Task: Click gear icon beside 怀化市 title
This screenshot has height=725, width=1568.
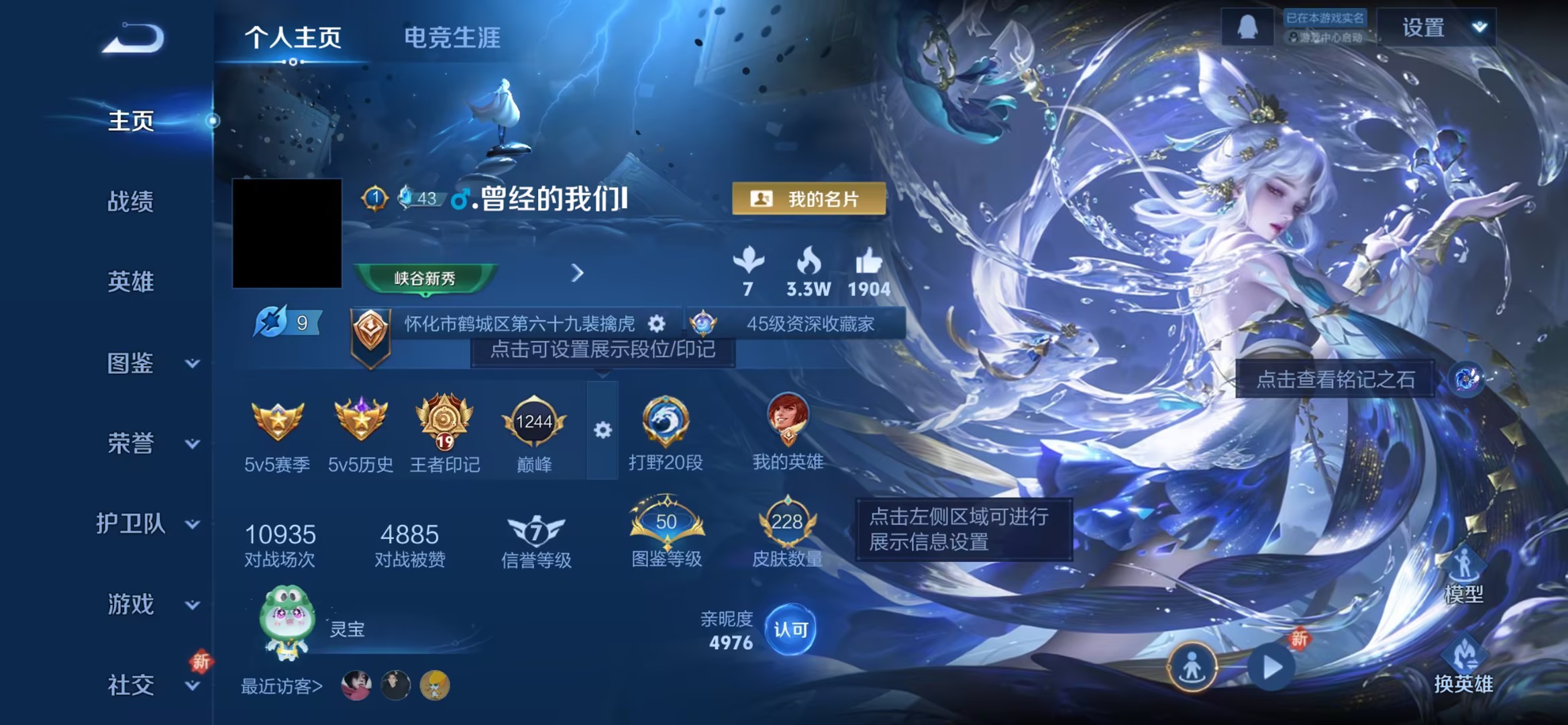Action: coord(654,324)
